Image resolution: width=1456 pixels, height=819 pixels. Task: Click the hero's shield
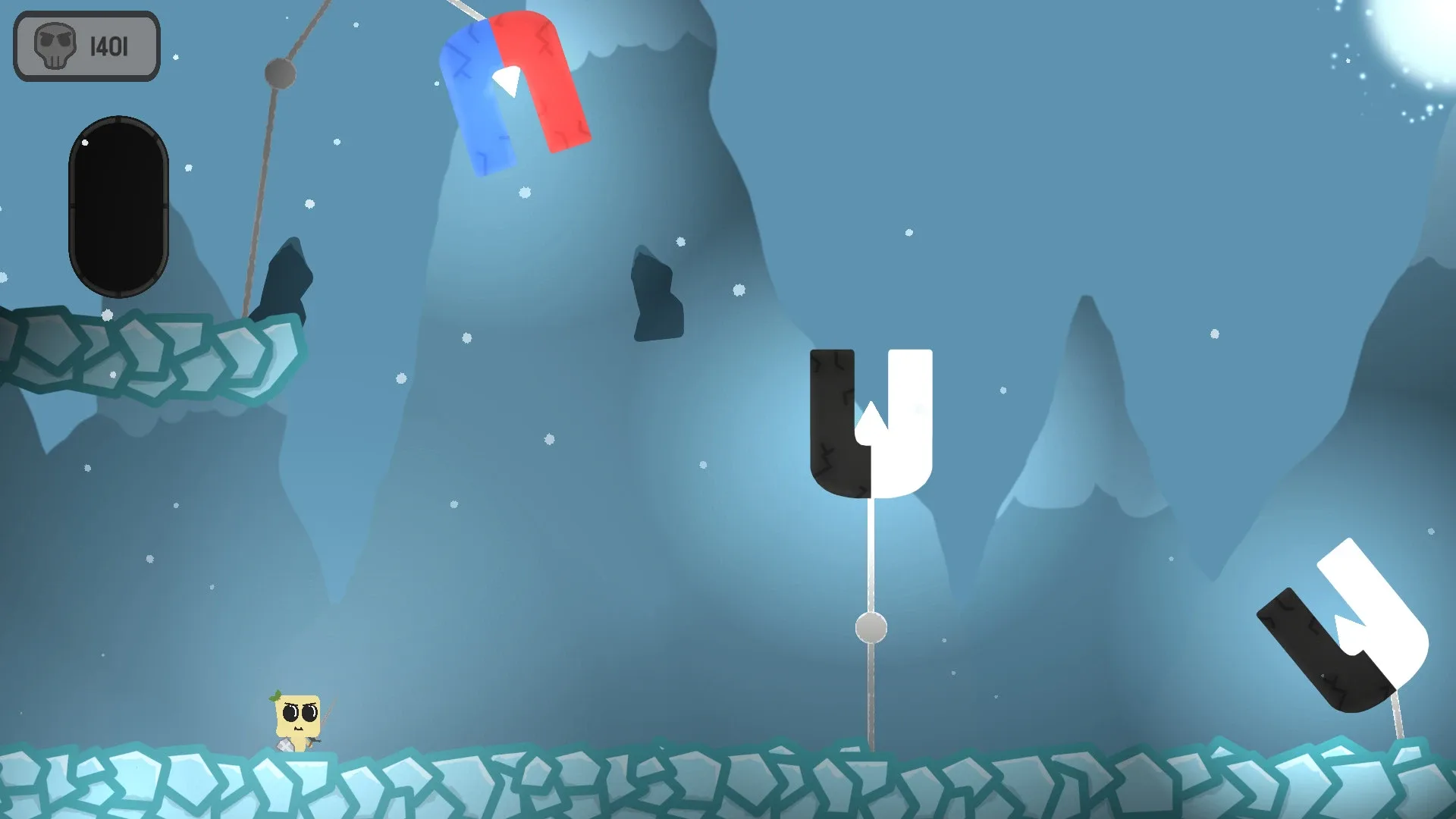286,745
